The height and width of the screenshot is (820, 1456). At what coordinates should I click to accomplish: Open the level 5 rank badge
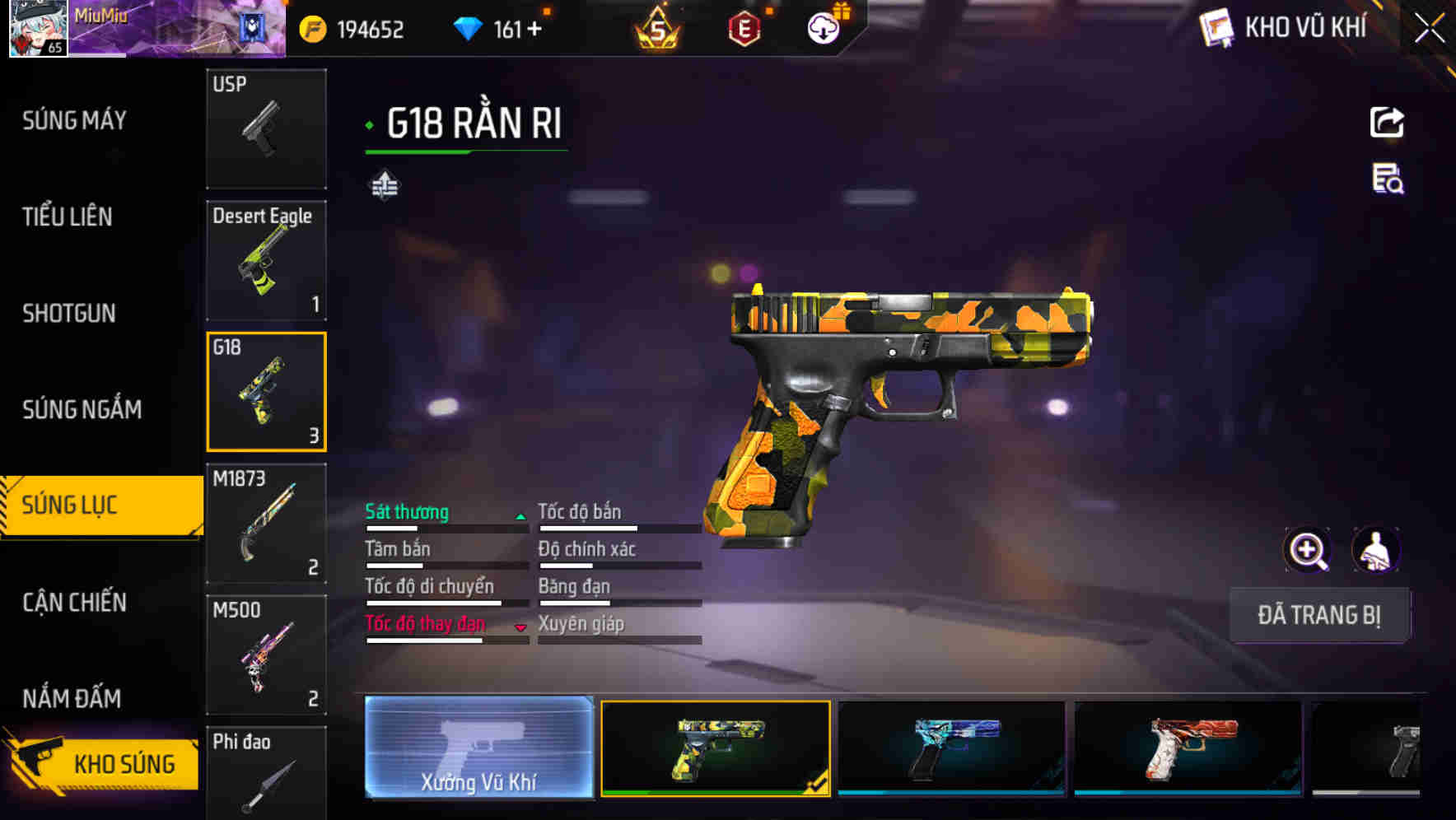[x=659, y=28]
